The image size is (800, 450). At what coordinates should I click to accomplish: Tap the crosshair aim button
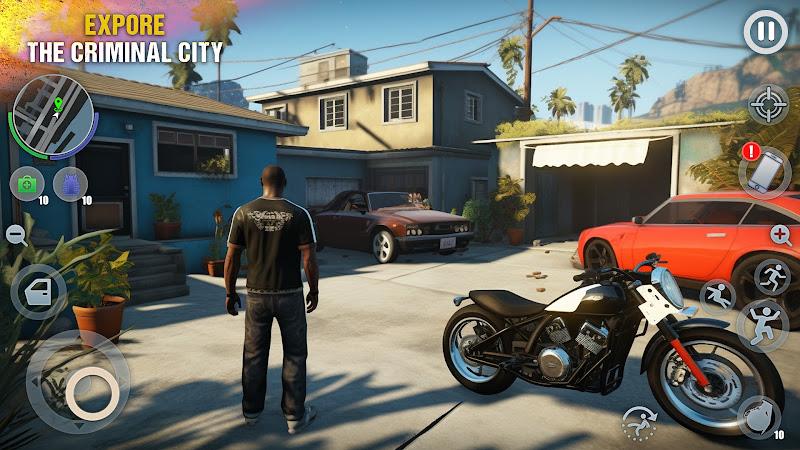tap(767, 105)
